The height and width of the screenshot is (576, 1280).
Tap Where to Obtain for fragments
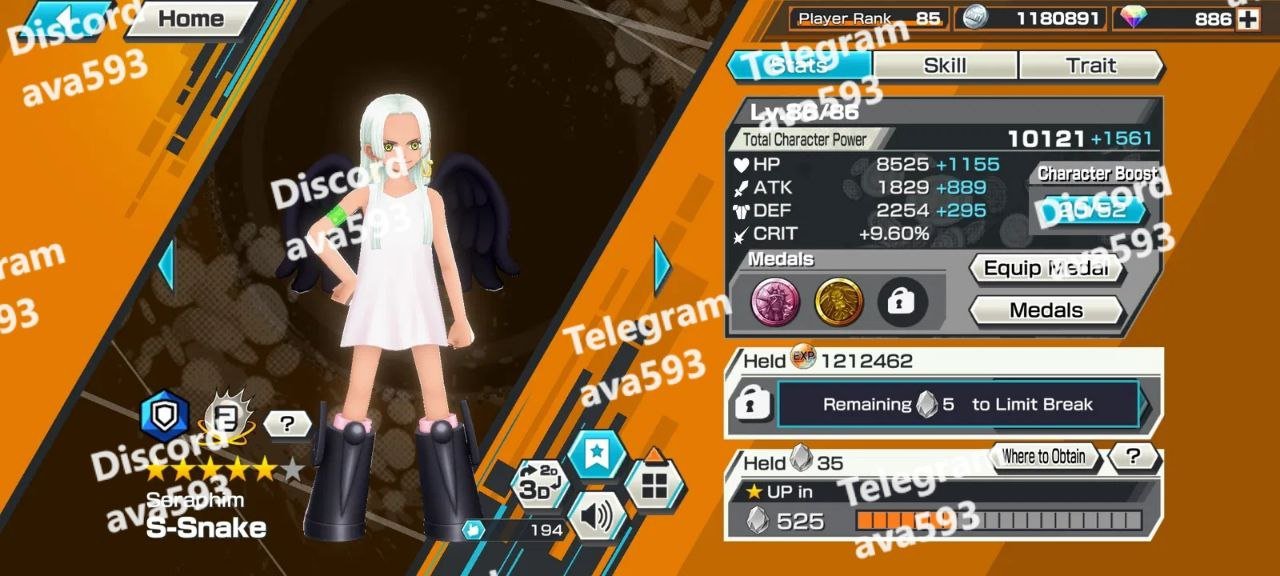[x=1043, y=457]
